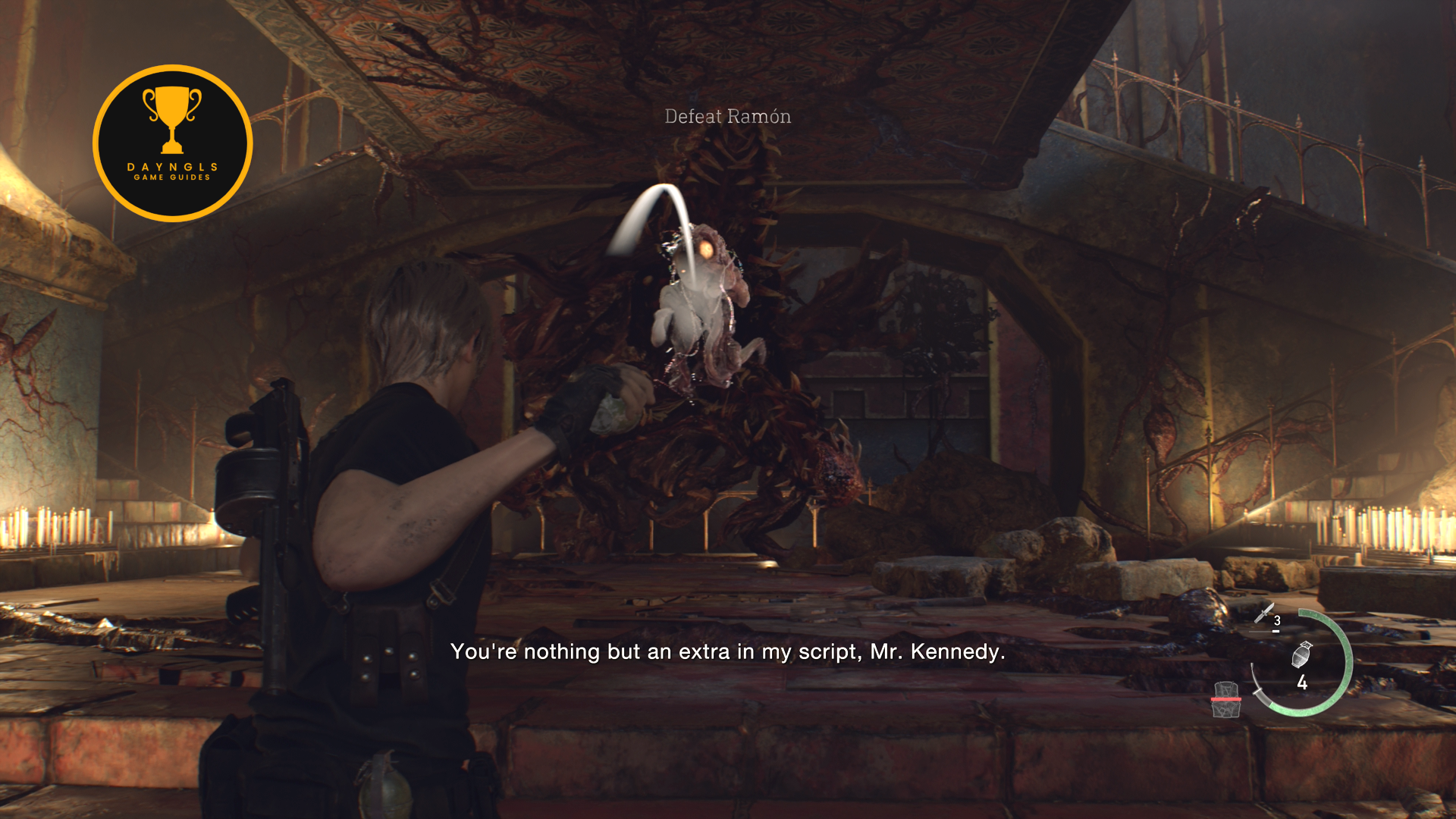This screenshot has height=819, width=1456.
Task: Select the damaged body armor icon
Action: point(1225,699)
